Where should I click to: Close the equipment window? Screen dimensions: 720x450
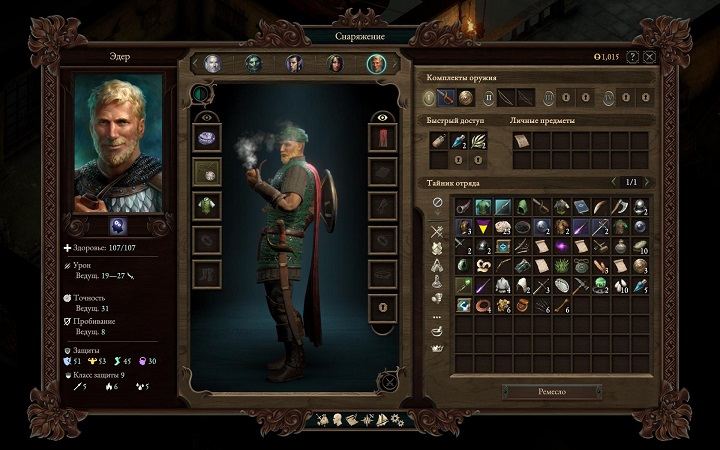[x=650, y=57]
